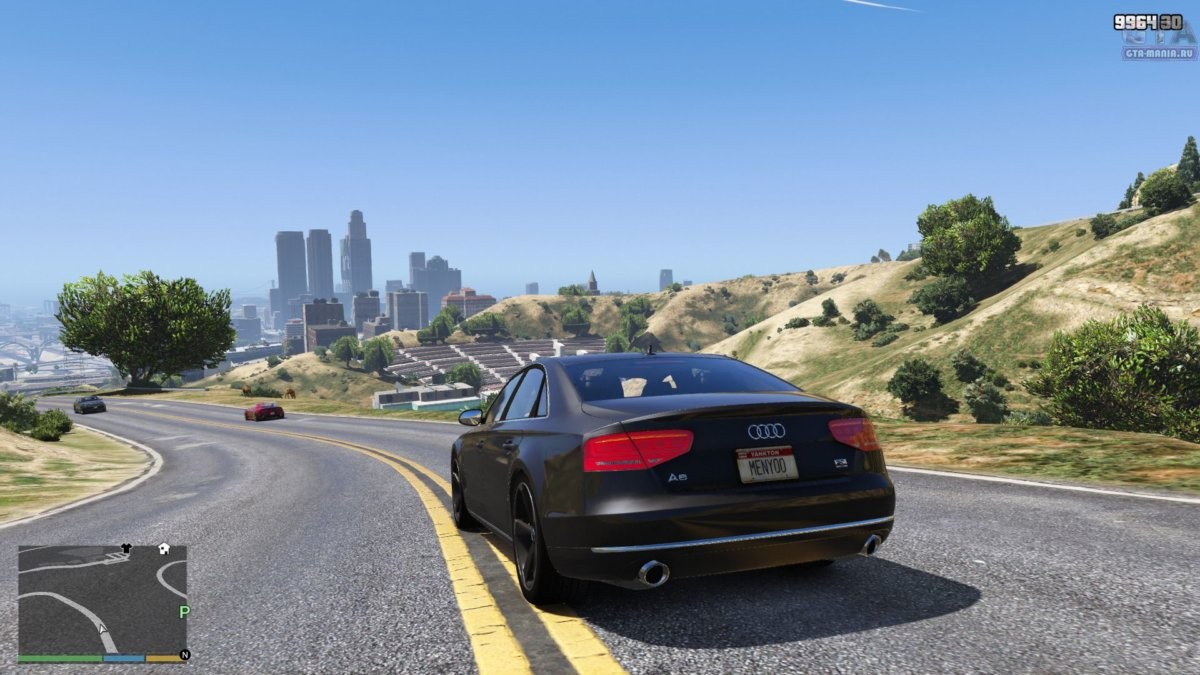Open the gta-mania.ru watermark link
Viewport: 1200px width, 675px height.
(x=1158, y=53)
